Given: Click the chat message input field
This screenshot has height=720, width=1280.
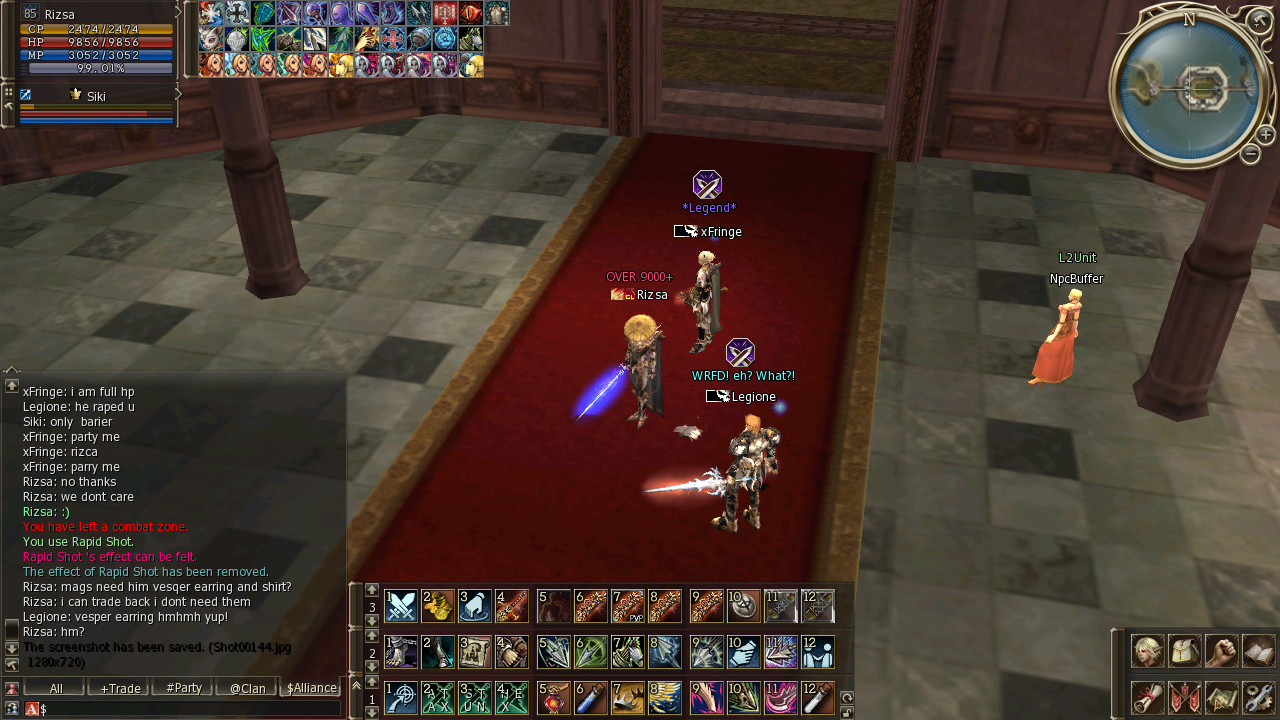Looking at the screenshot, I should pyautogui.click(x=190, y=708).
